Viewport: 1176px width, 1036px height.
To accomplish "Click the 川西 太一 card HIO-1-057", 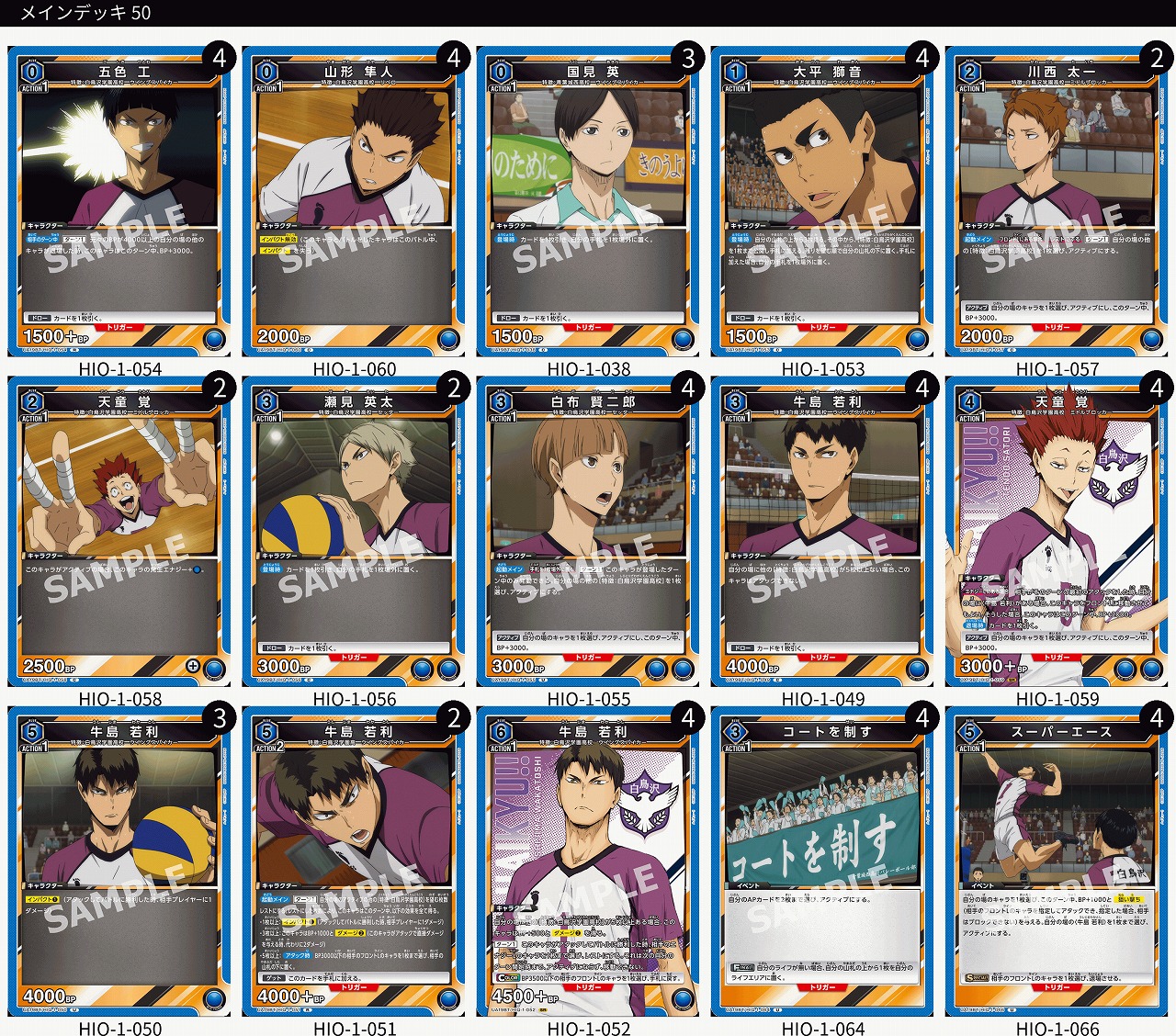I will 1057,202.
